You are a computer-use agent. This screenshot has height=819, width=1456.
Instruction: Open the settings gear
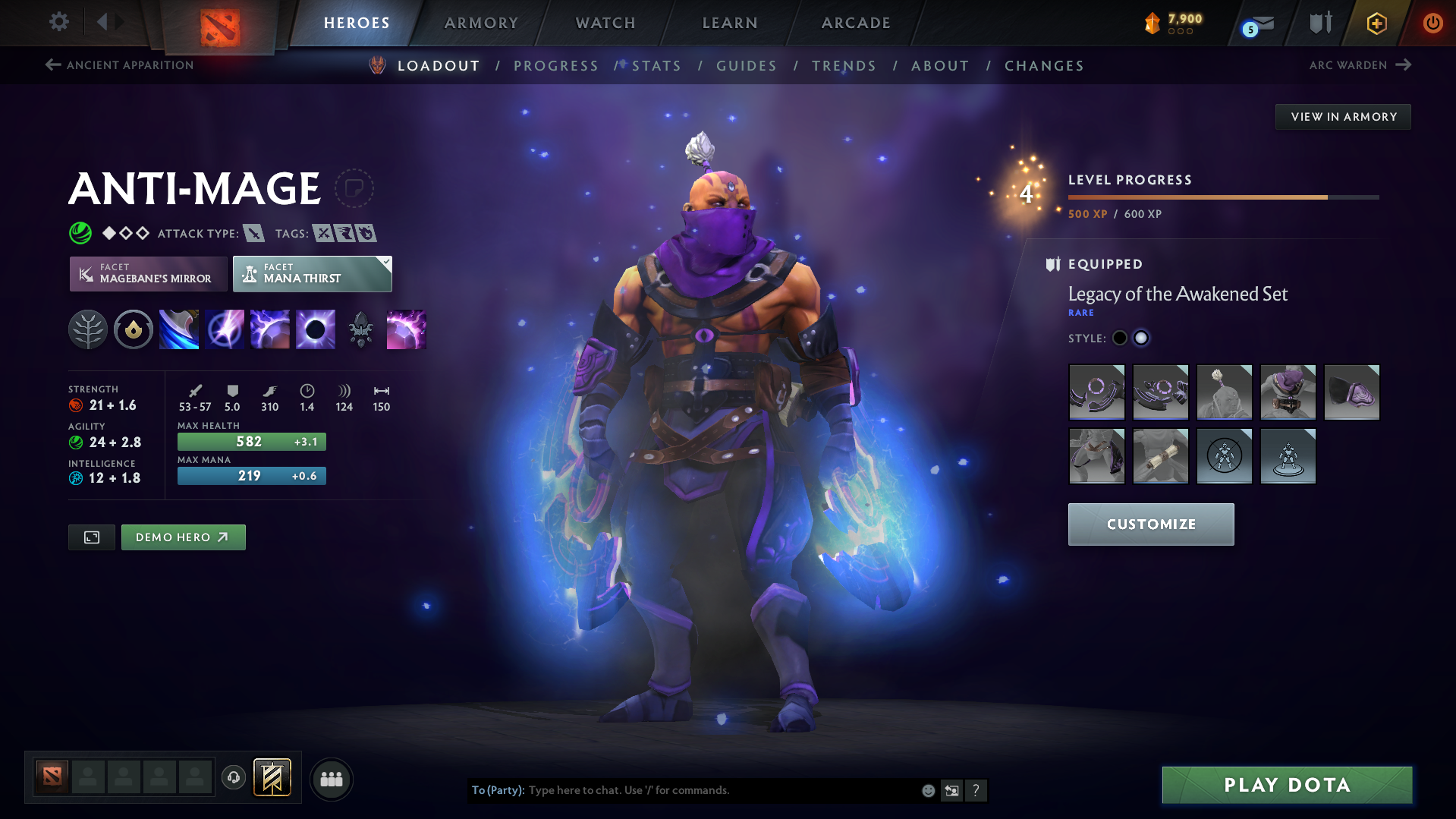(58, 22)
